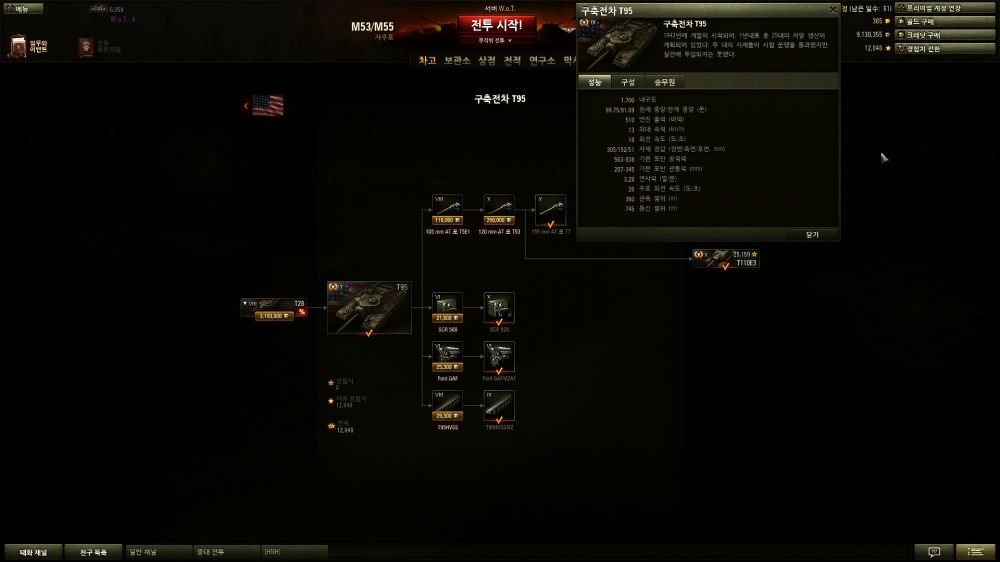Open the 보관소 depot tab
The image size is (1000, 562).
(x=457, y=60)
